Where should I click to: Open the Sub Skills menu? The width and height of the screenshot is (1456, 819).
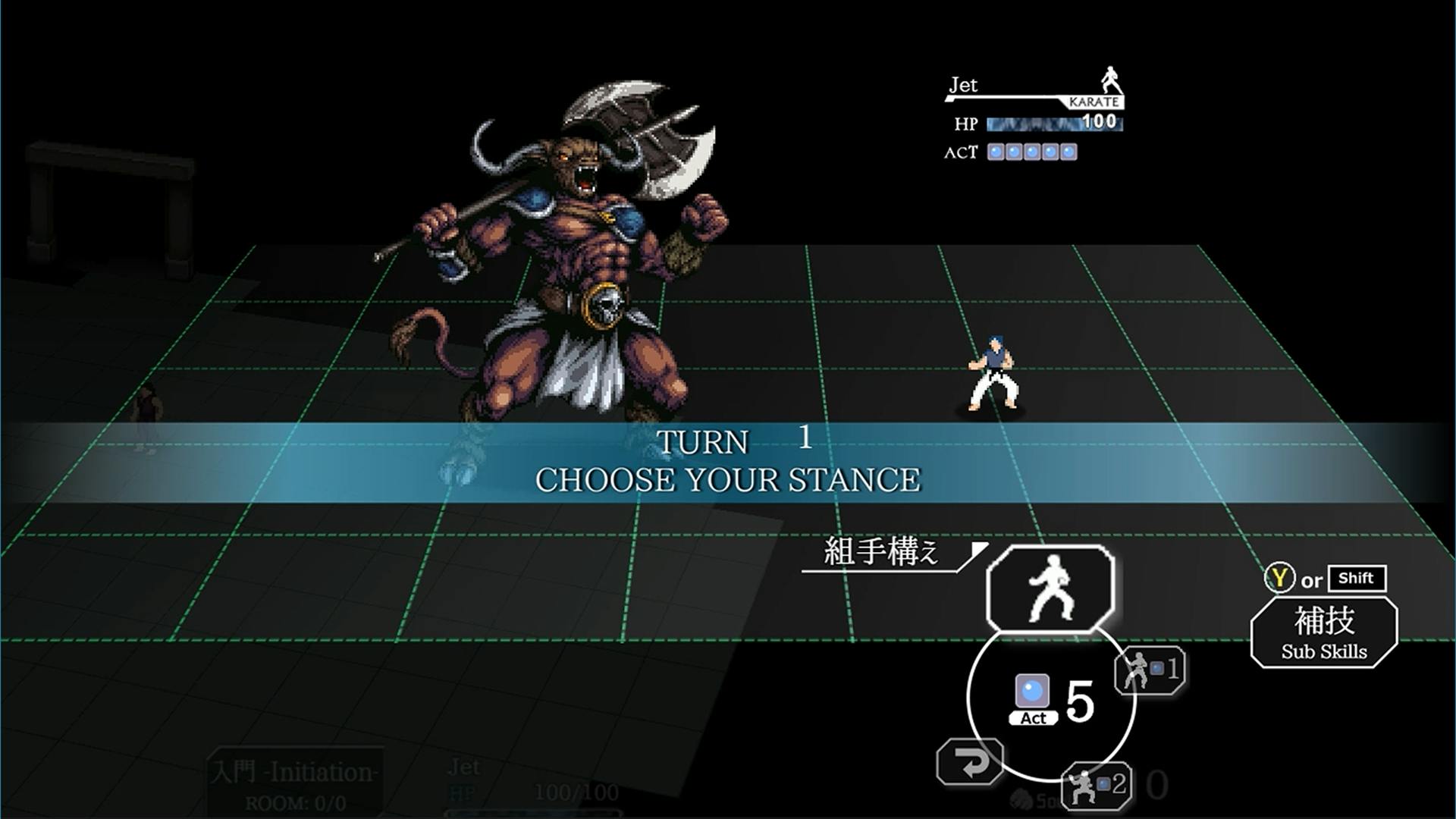(x=1323, y=632)
